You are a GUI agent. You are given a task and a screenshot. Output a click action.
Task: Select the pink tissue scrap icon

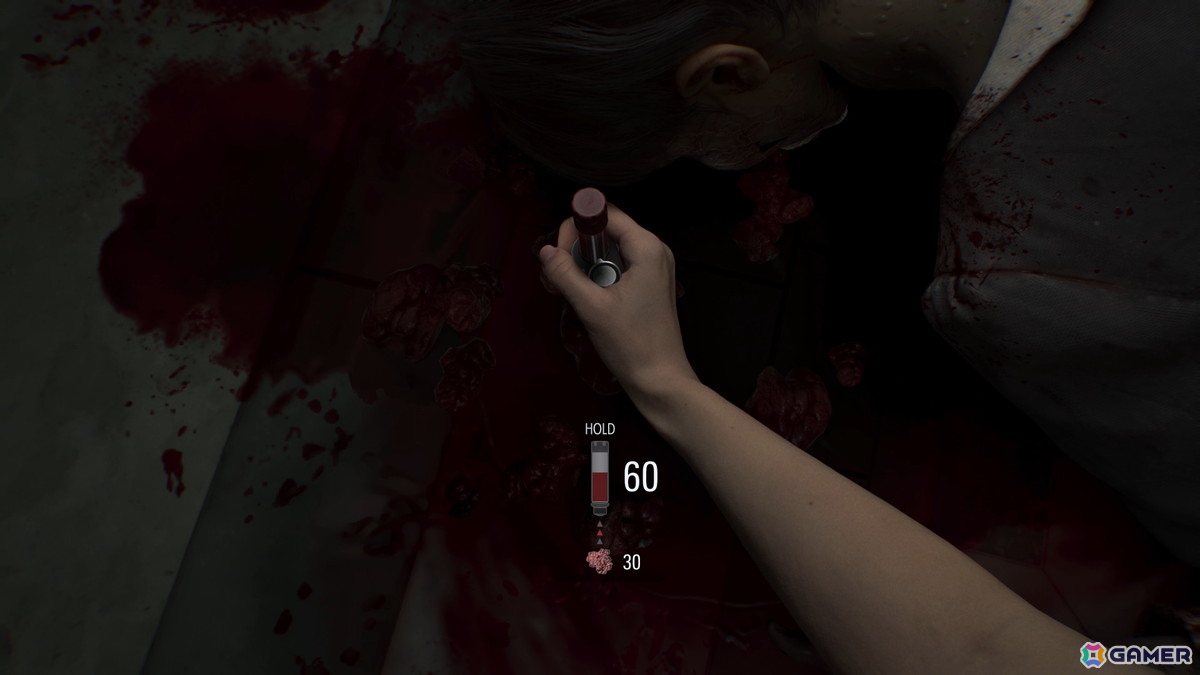pos(599,562)
